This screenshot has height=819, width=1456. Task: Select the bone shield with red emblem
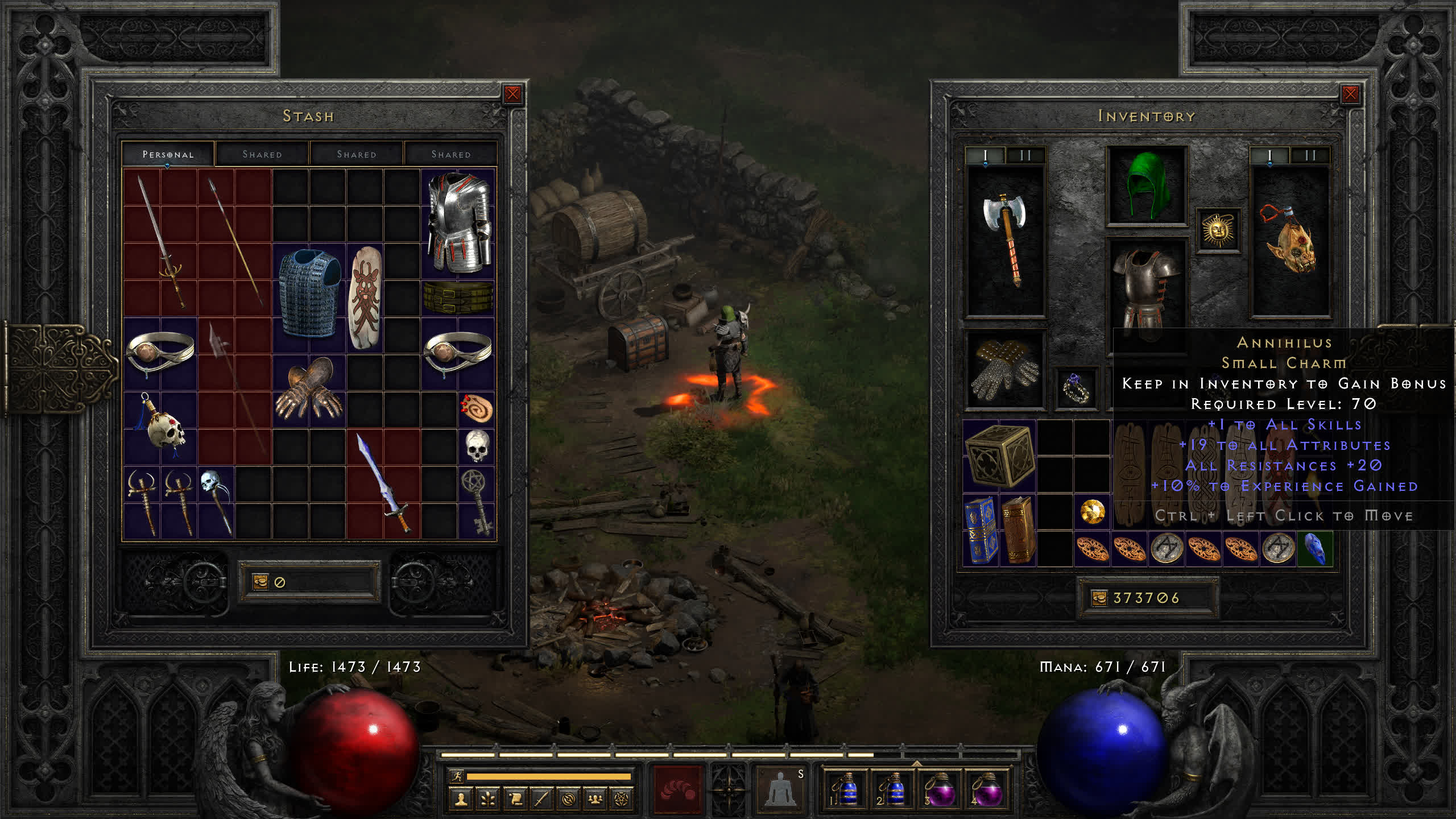[365, 297]
